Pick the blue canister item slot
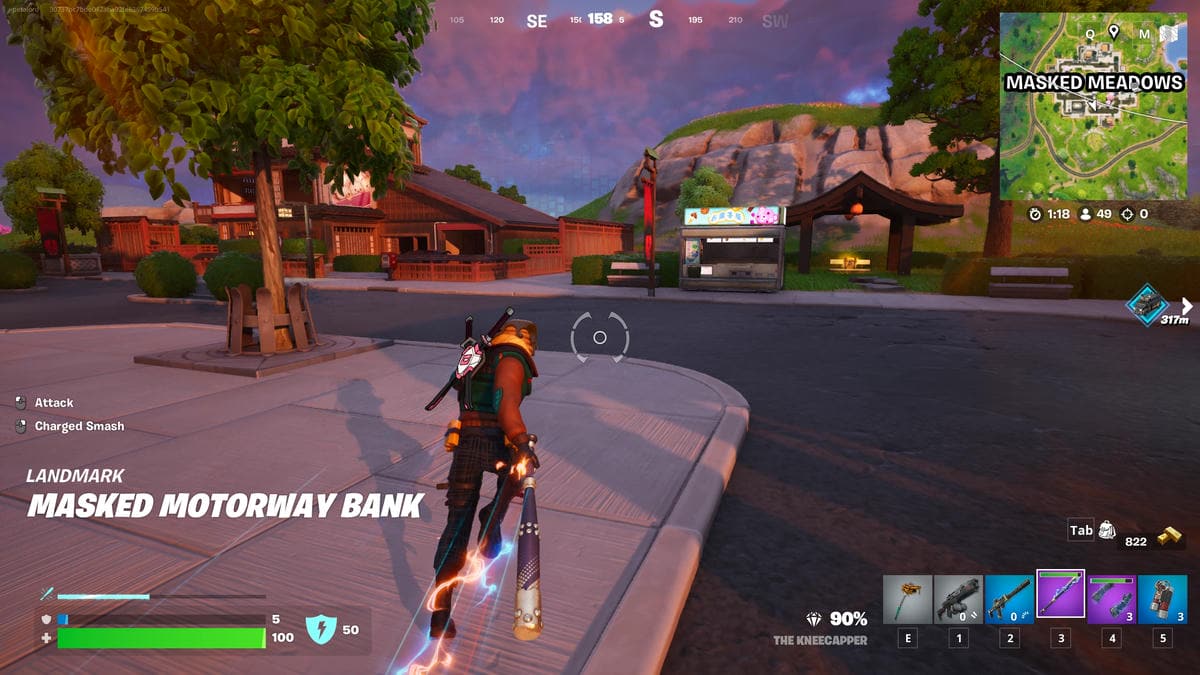The image size is (1200, 675). 1162,599
